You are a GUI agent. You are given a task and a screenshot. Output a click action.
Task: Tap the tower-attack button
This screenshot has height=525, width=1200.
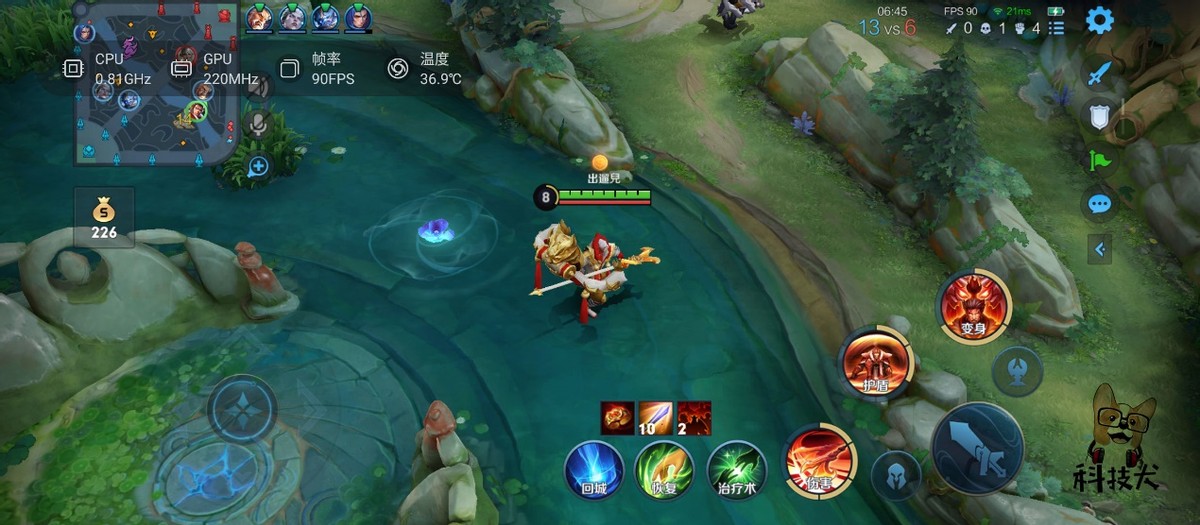coord(1017,370)
